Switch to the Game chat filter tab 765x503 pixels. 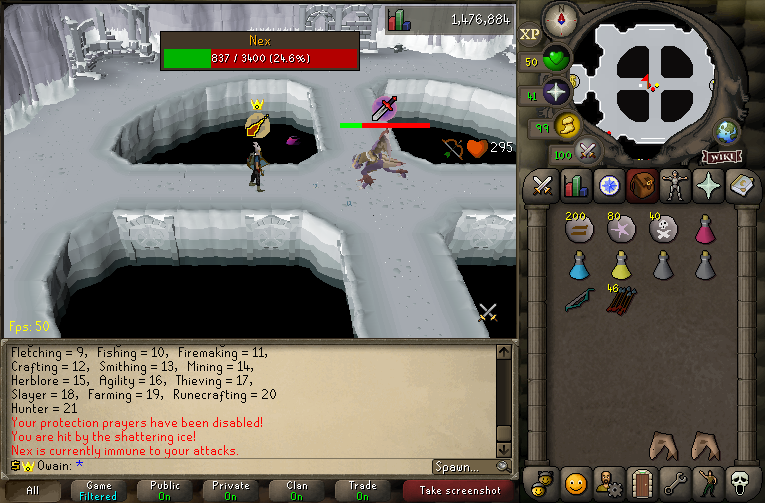pyautogui.click(x=98, y=490)
